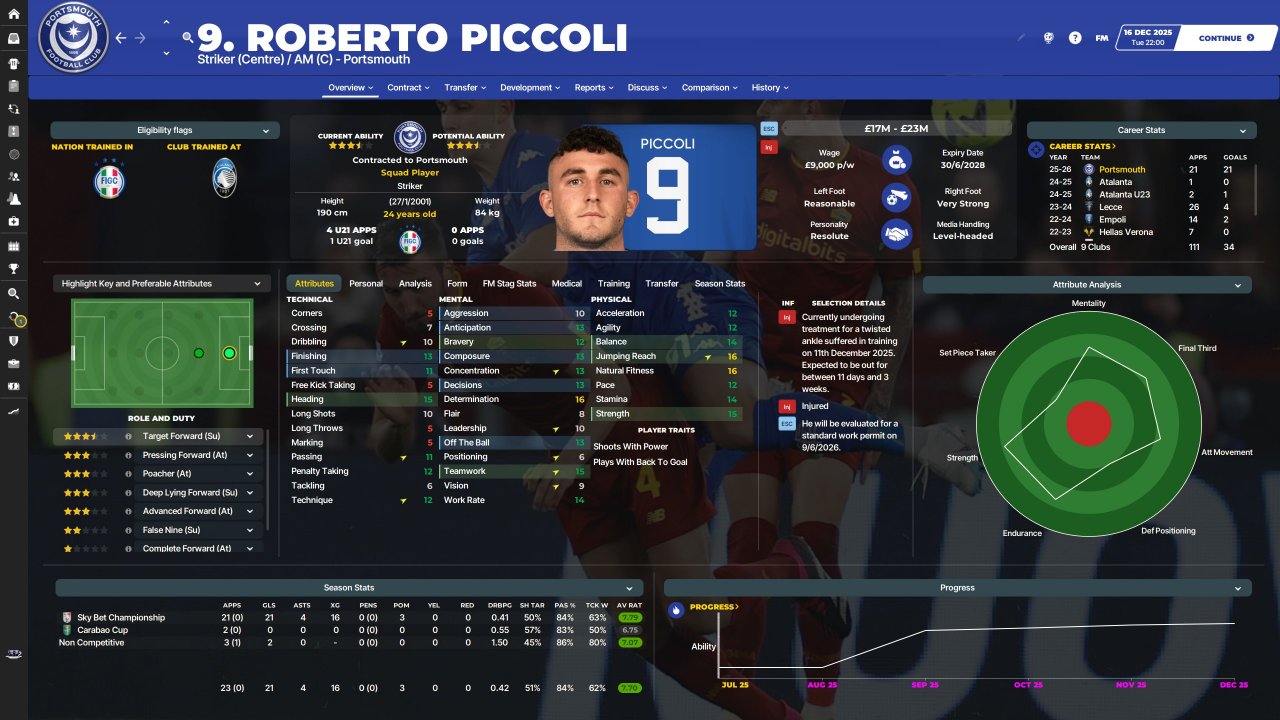This screenshot has width=1280, height=720.
Task: Show the Season Stats tab
Action: (720, 284)
